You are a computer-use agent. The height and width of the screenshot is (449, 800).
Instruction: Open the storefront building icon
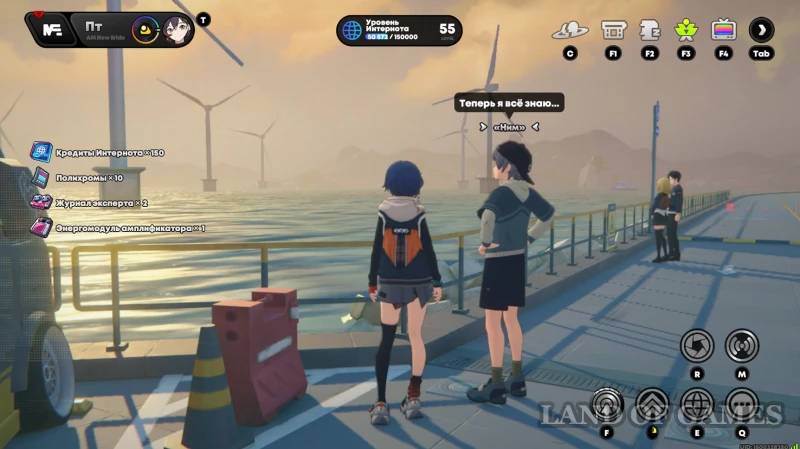(x=613, y=30)
